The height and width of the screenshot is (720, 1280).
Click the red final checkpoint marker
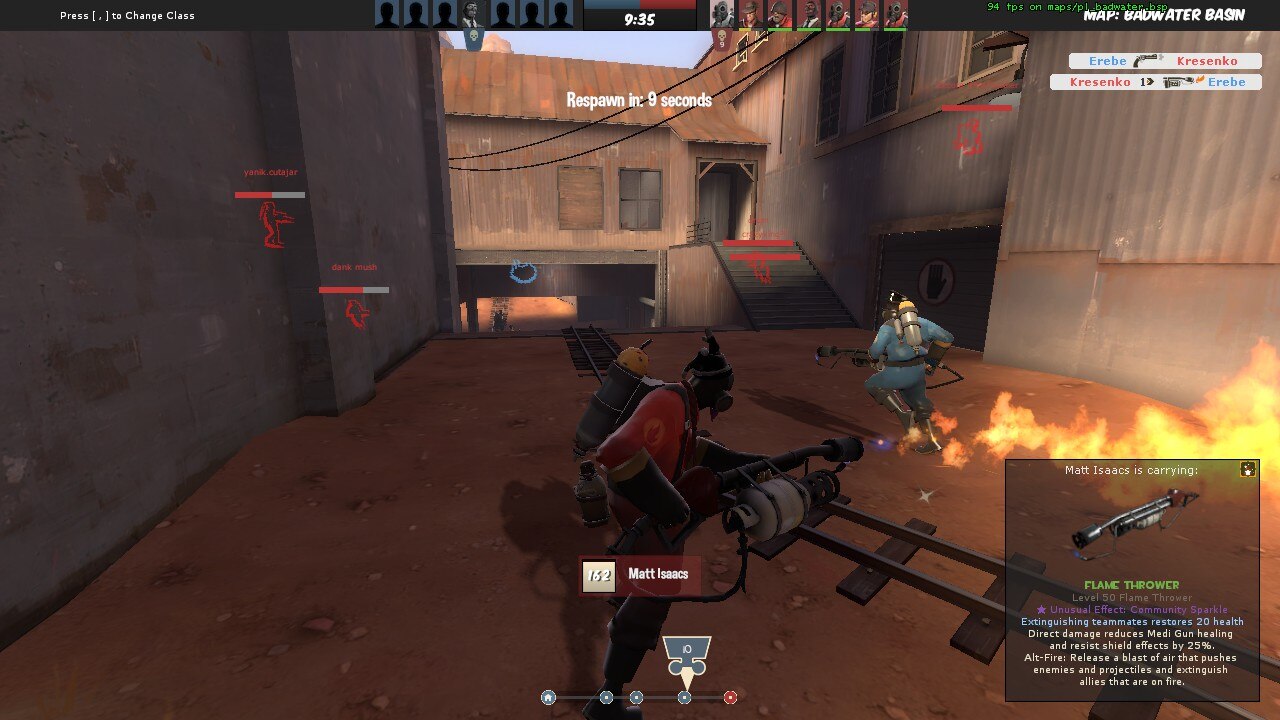[730, 698]
